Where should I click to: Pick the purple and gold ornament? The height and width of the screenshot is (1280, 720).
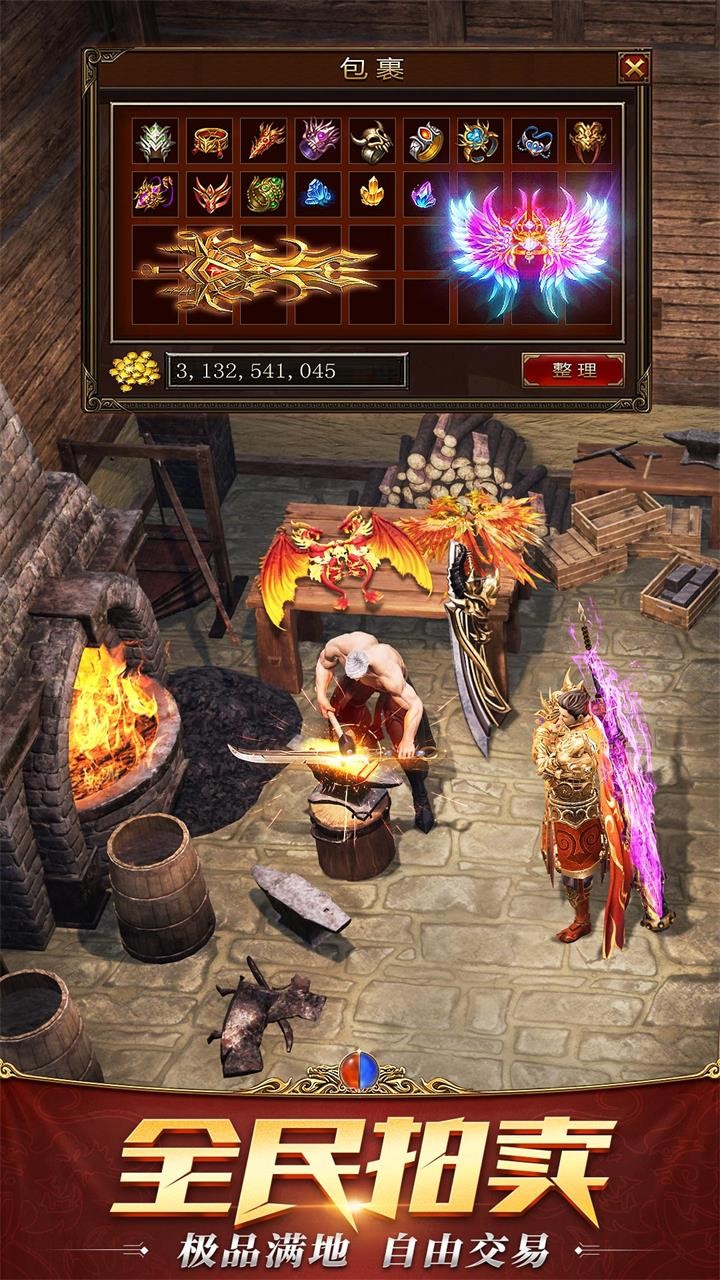(x=156, y=193)
